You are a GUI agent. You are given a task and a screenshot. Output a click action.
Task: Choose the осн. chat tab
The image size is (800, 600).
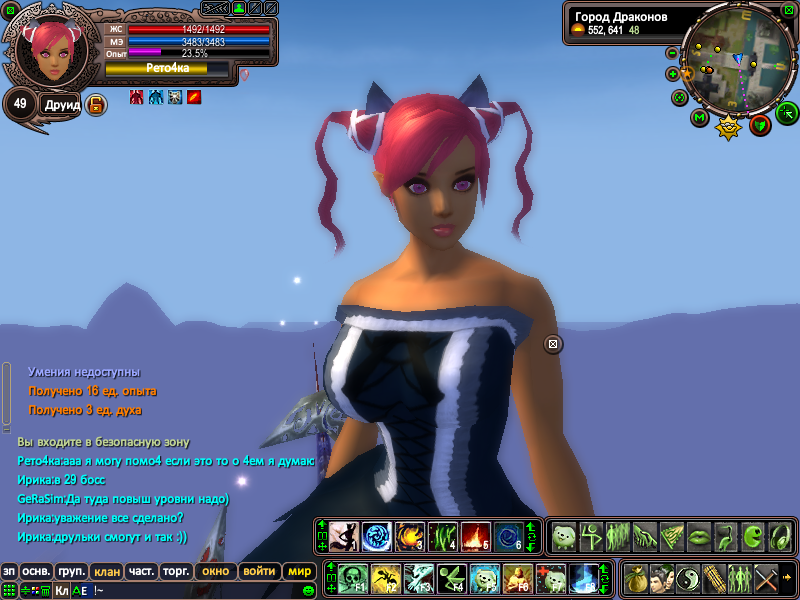click(x=37, y=572)
